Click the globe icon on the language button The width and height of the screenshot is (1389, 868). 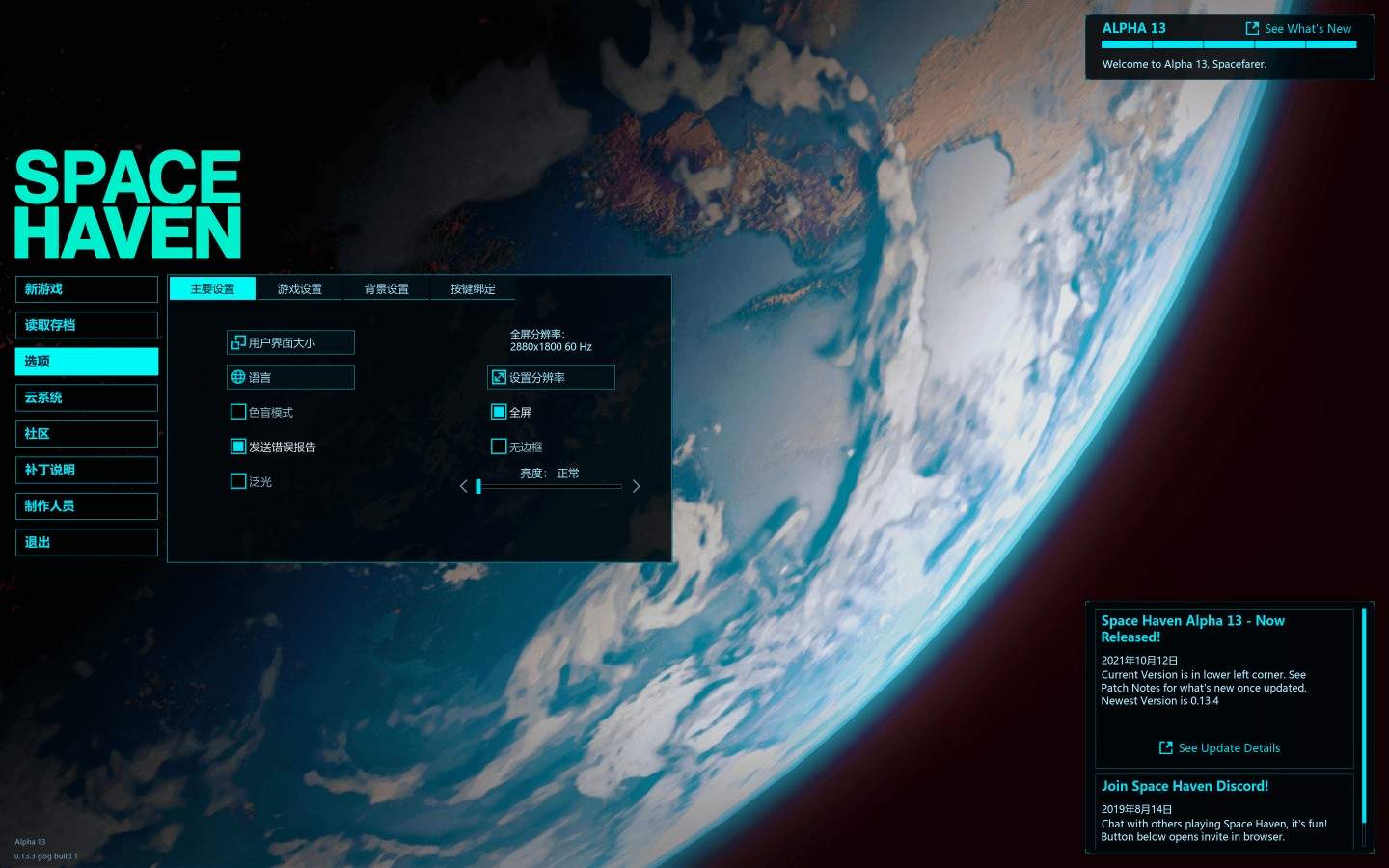point(238,376)
